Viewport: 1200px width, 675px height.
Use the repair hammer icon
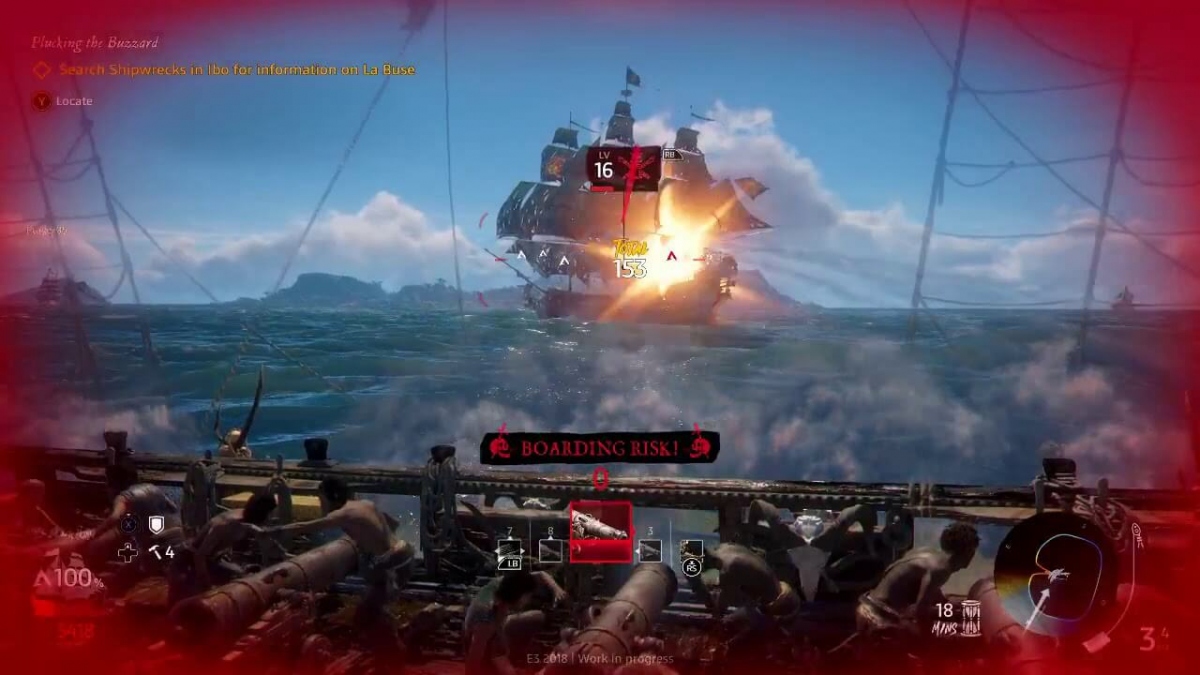point(156,551)
